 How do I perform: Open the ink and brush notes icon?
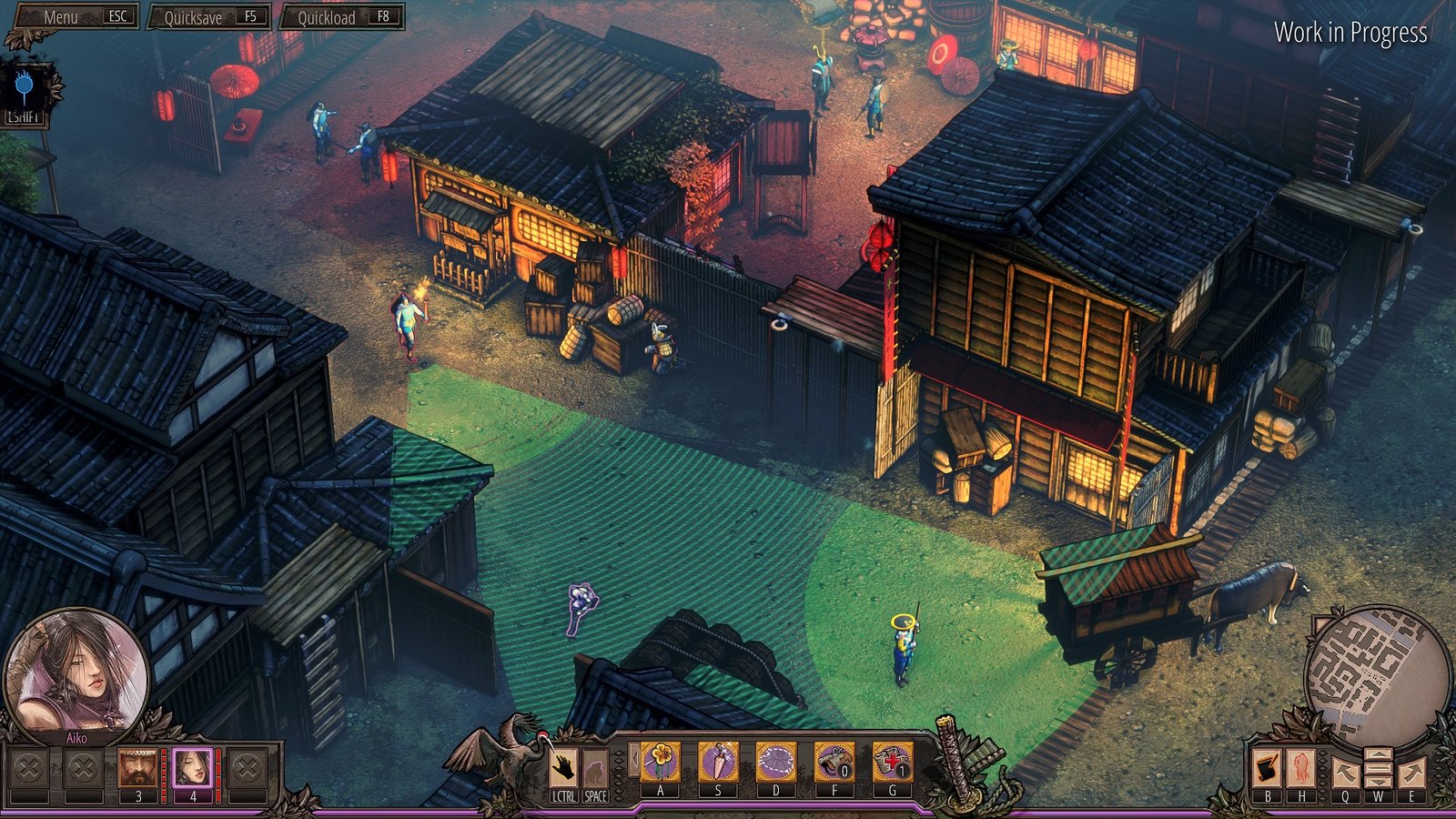(1267, 768)
